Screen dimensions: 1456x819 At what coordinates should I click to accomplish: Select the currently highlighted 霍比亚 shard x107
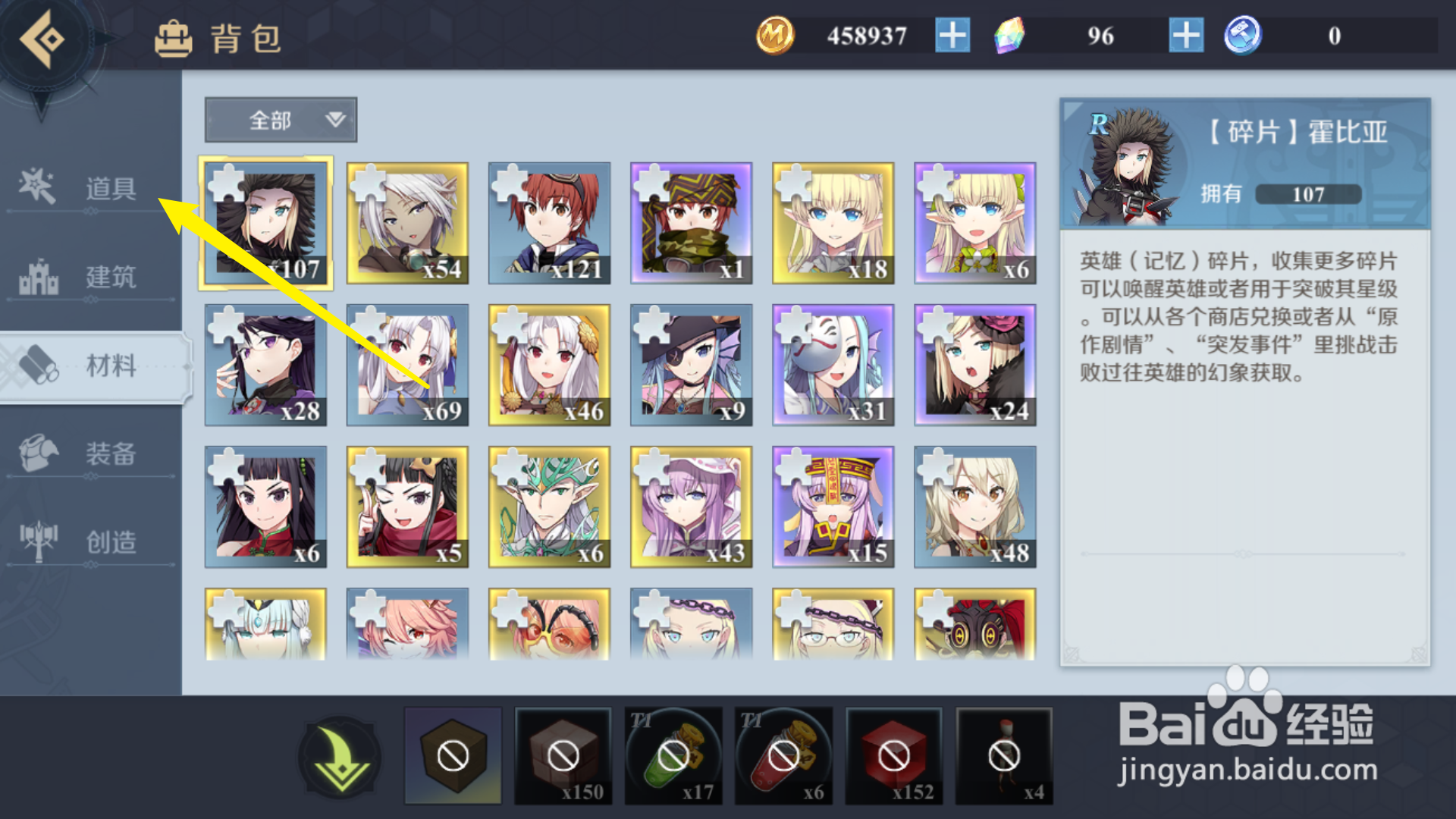[267, 223]
